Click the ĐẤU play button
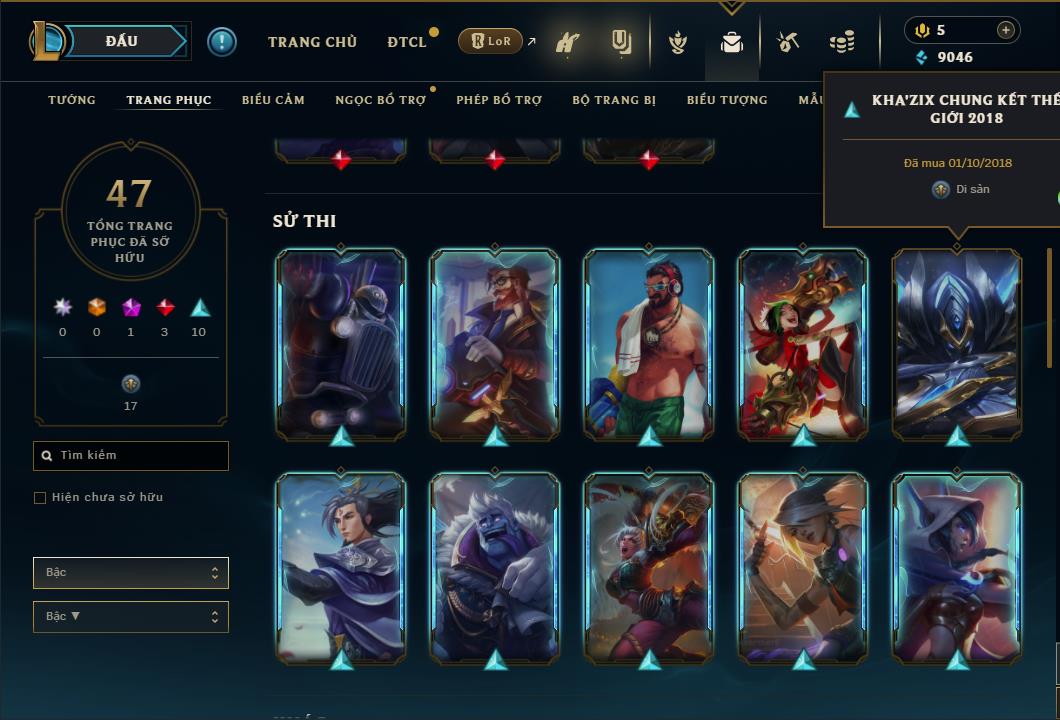Image resolution: width=1060 pixels, height=720 pixels. (122, 41)
